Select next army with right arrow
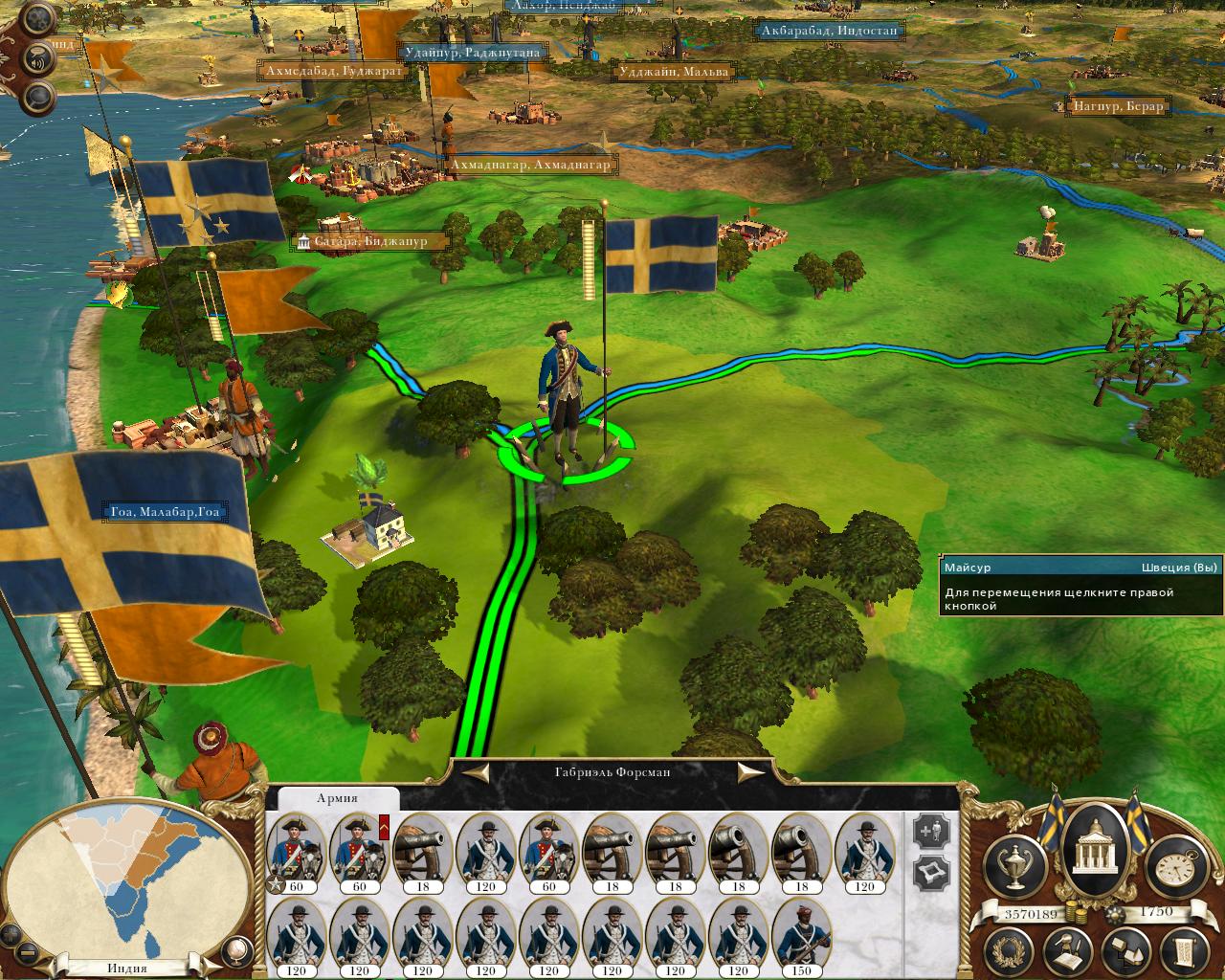 coord(752,771)
